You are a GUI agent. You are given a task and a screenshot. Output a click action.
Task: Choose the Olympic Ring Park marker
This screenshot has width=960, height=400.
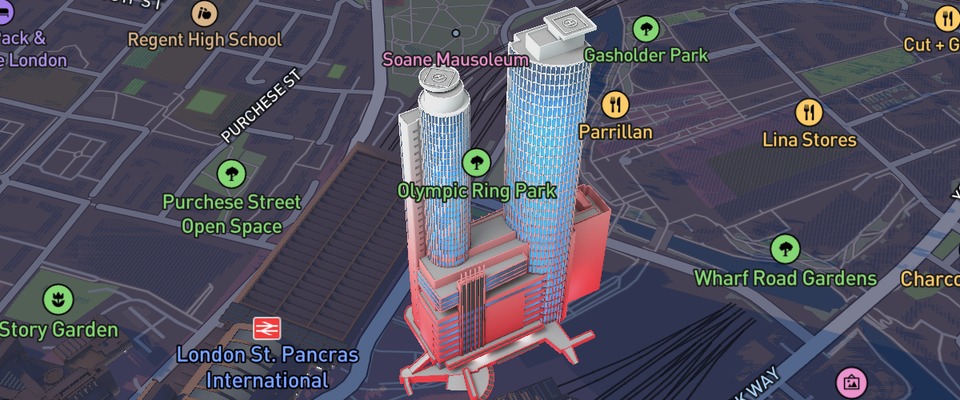pos(476,161)
